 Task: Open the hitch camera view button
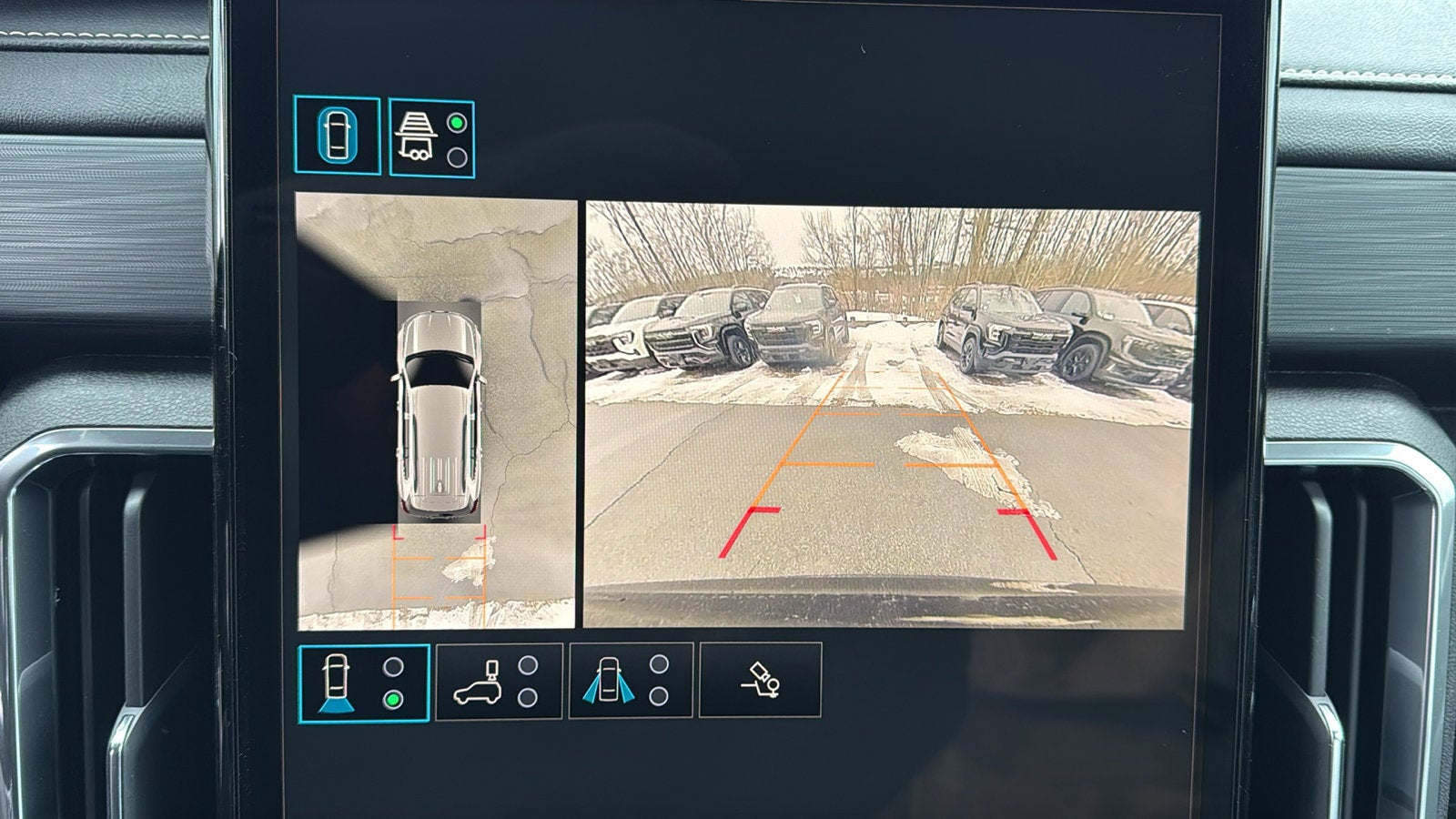coord(760,681)
